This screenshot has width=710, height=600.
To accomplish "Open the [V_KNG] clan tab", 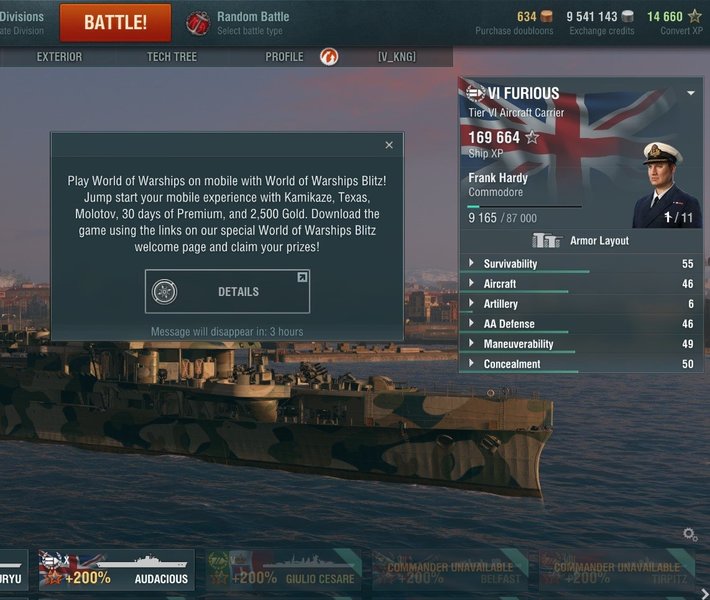I will pyautogui.click(x=397, y=57).
